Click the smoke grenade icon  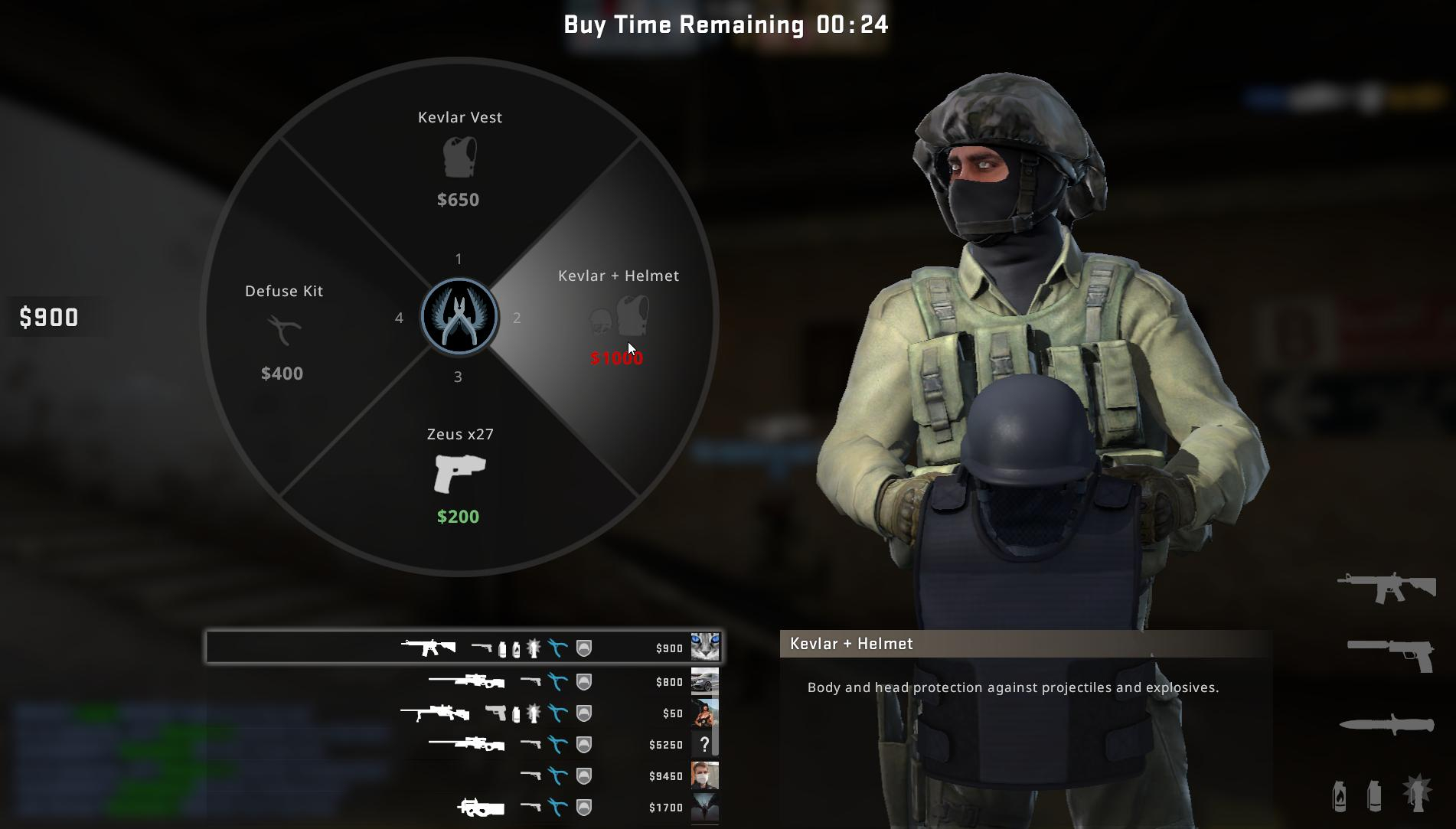point(1373,796)
